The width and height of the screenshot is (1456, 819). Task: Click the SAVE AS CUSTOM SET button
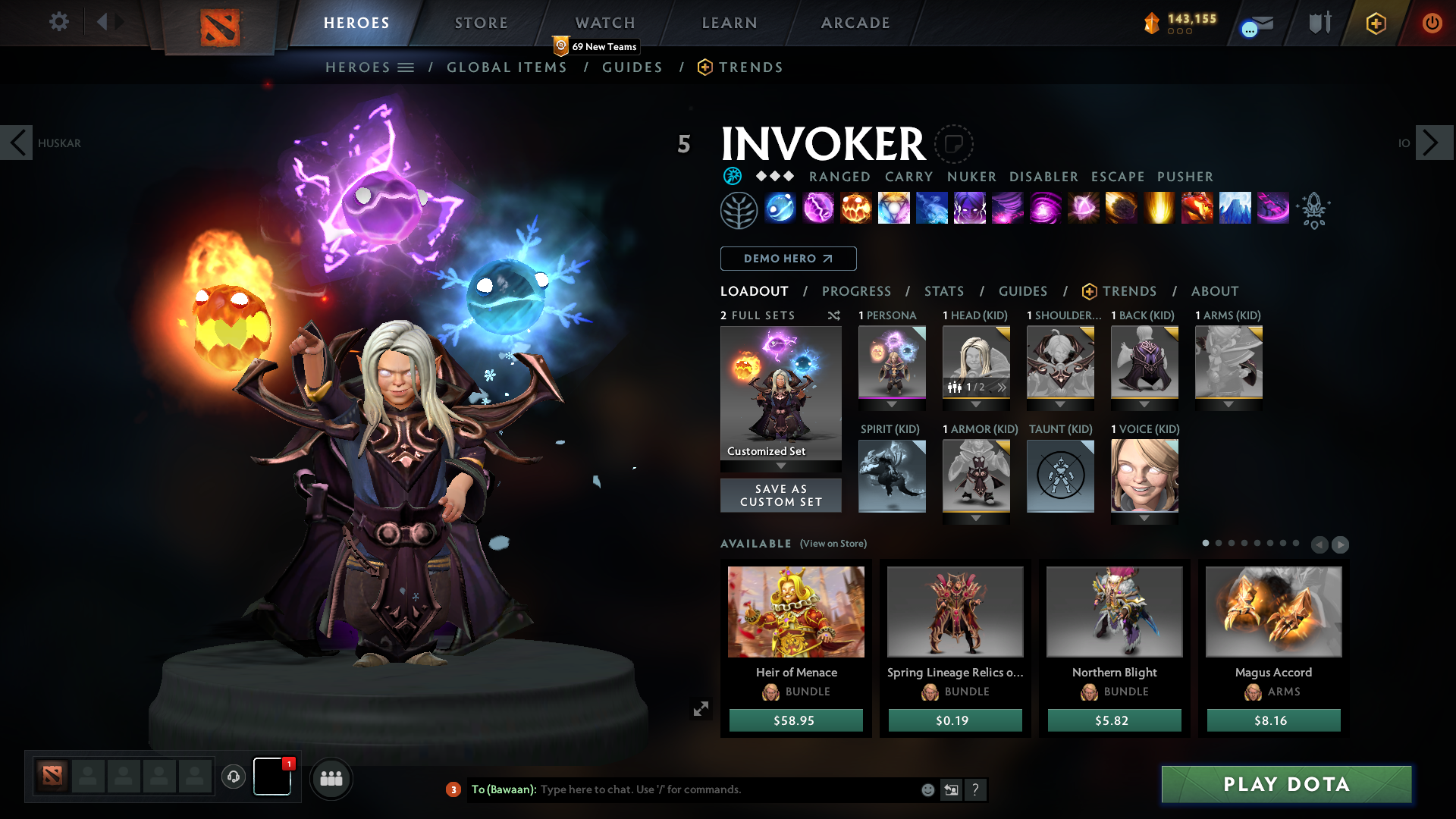(x=780, y=495)
